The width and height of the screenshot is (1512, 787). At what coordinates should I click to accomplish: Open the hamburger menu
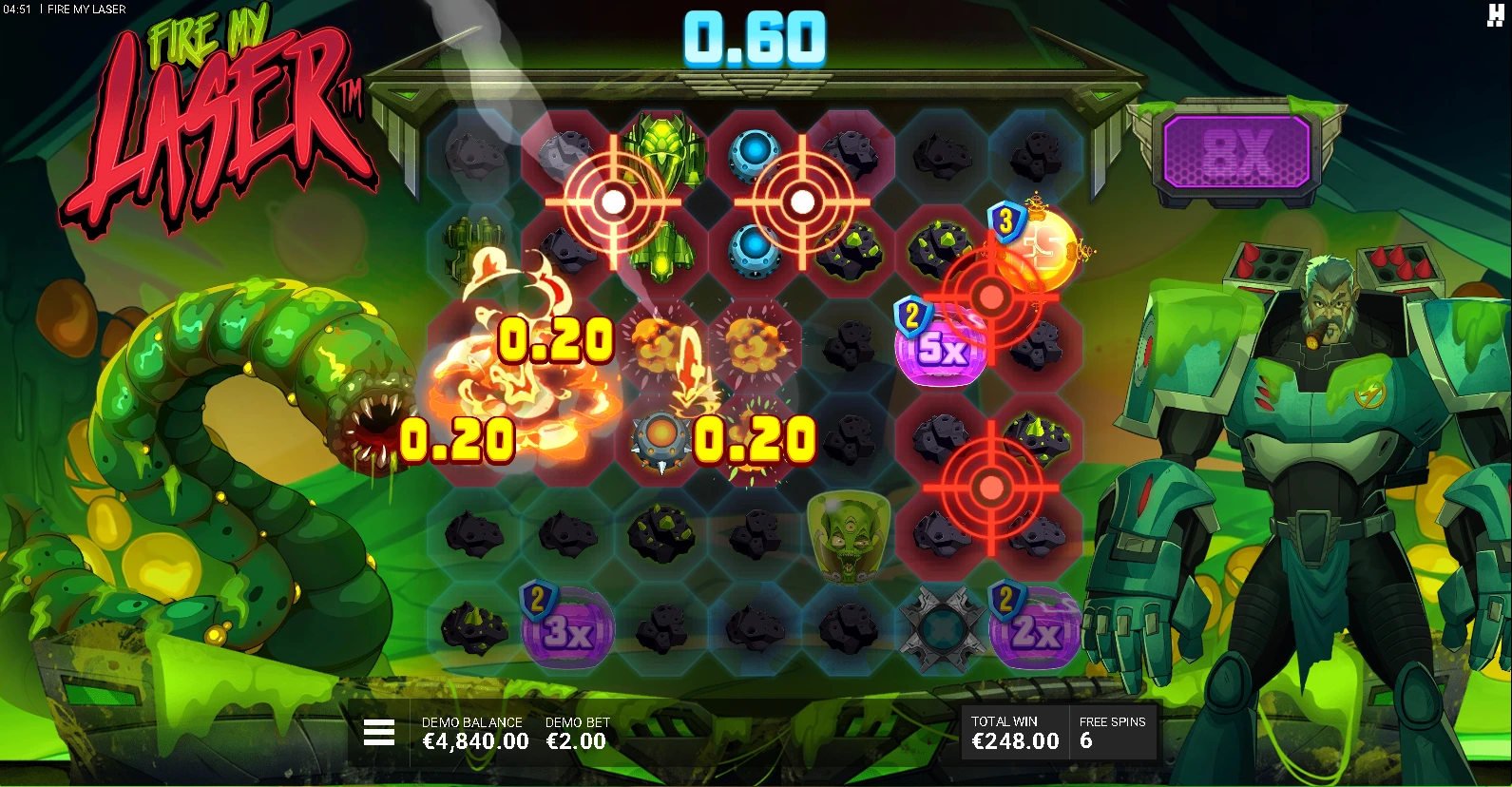tap(378, 733)
